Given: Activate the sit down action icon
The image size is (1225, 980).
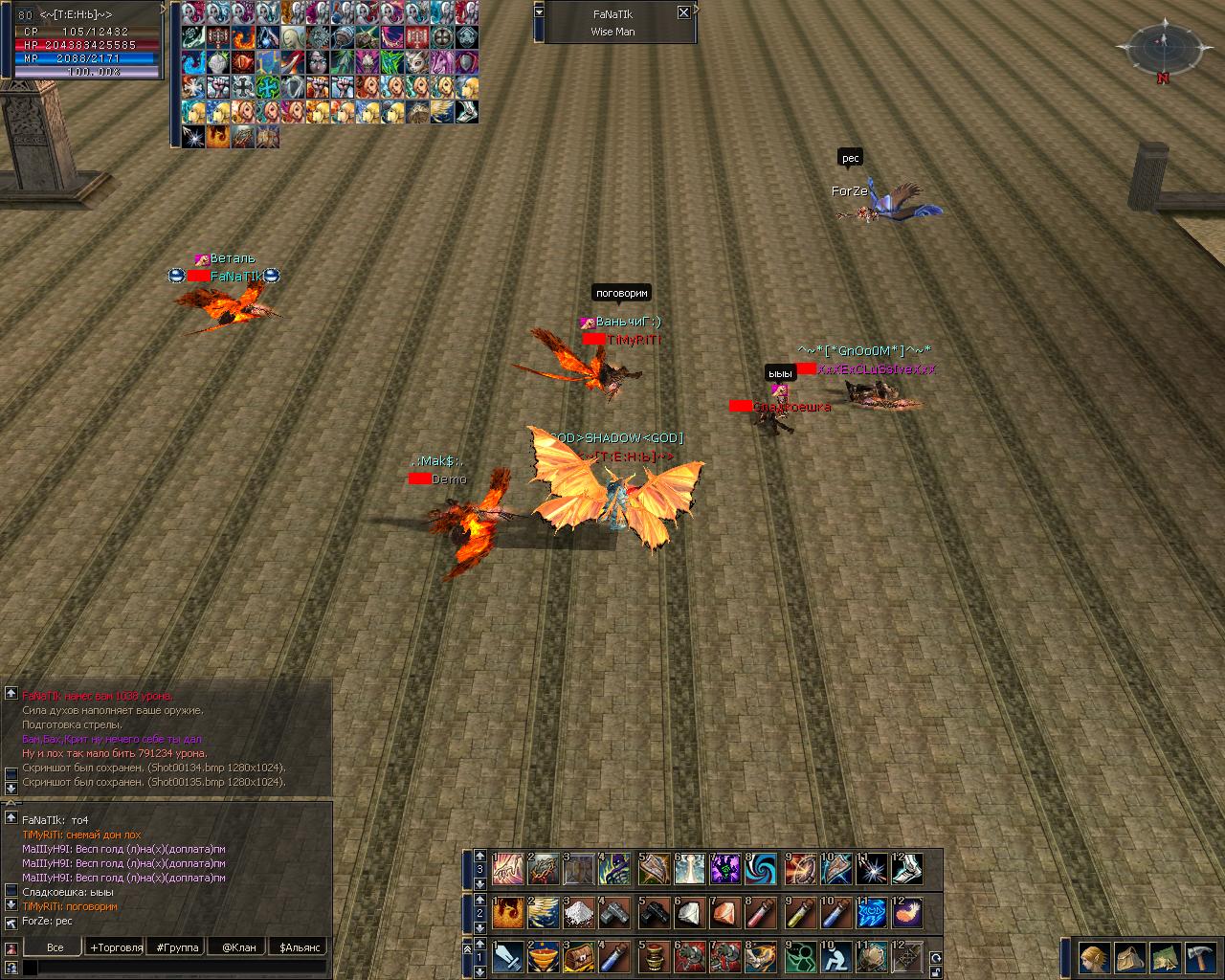Looking at the screenshot, I should 836,957.
